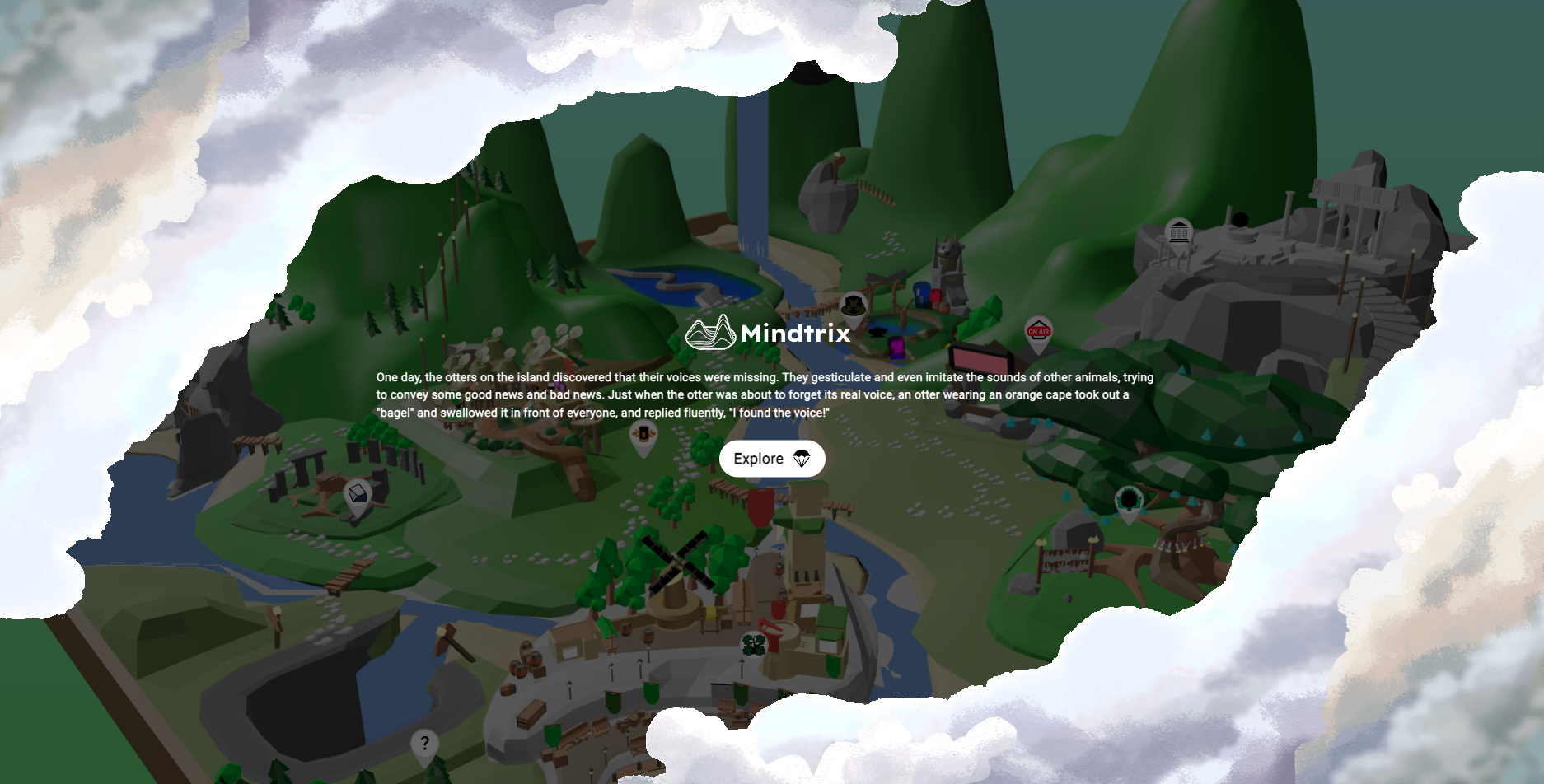This screenshot has width=1544, height=784.
Task: Select the green clover map marker
Action: tap(754, 644)
